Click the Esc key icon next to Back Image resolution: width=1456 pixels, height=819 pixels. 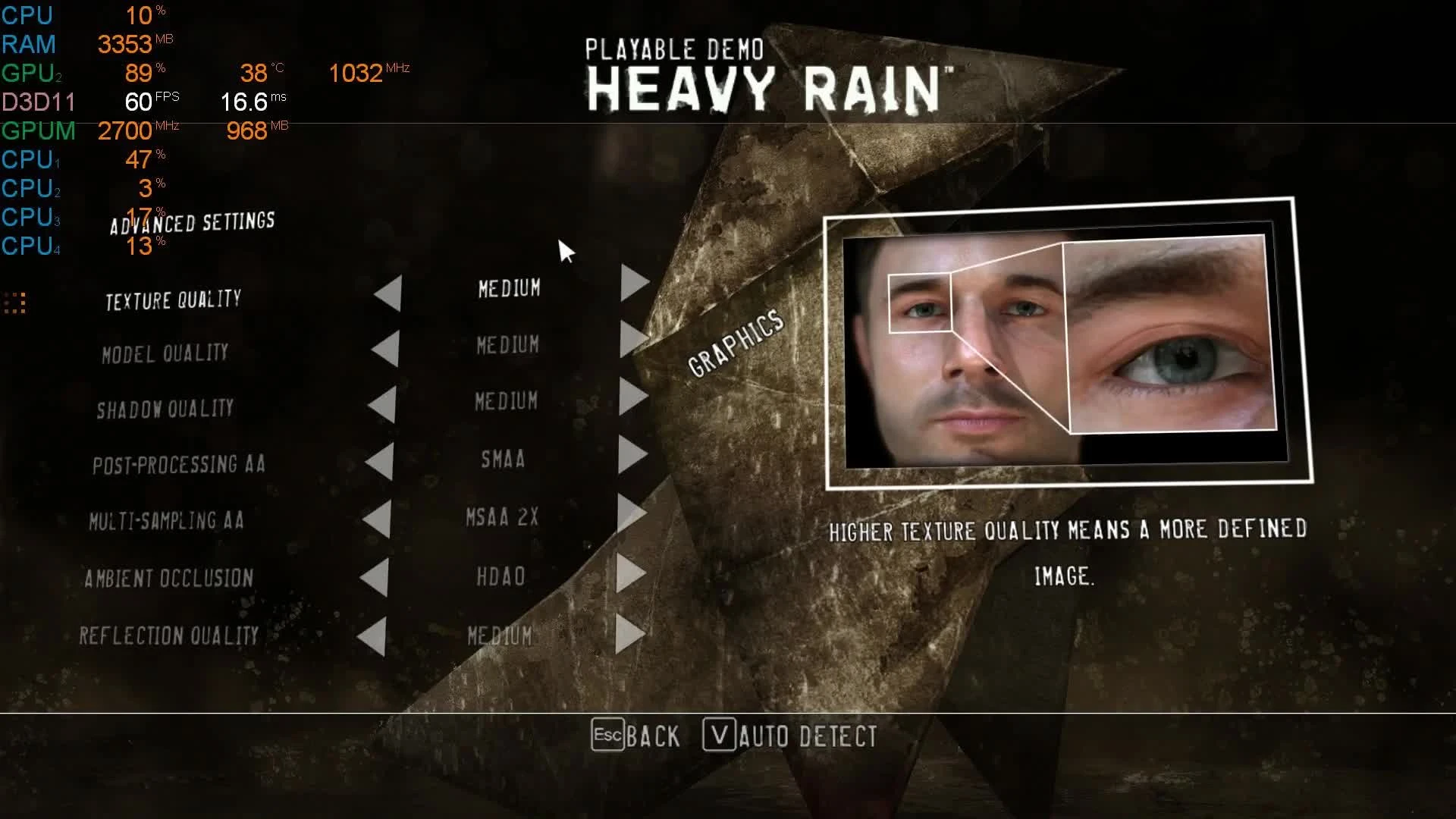click(607, 735)
